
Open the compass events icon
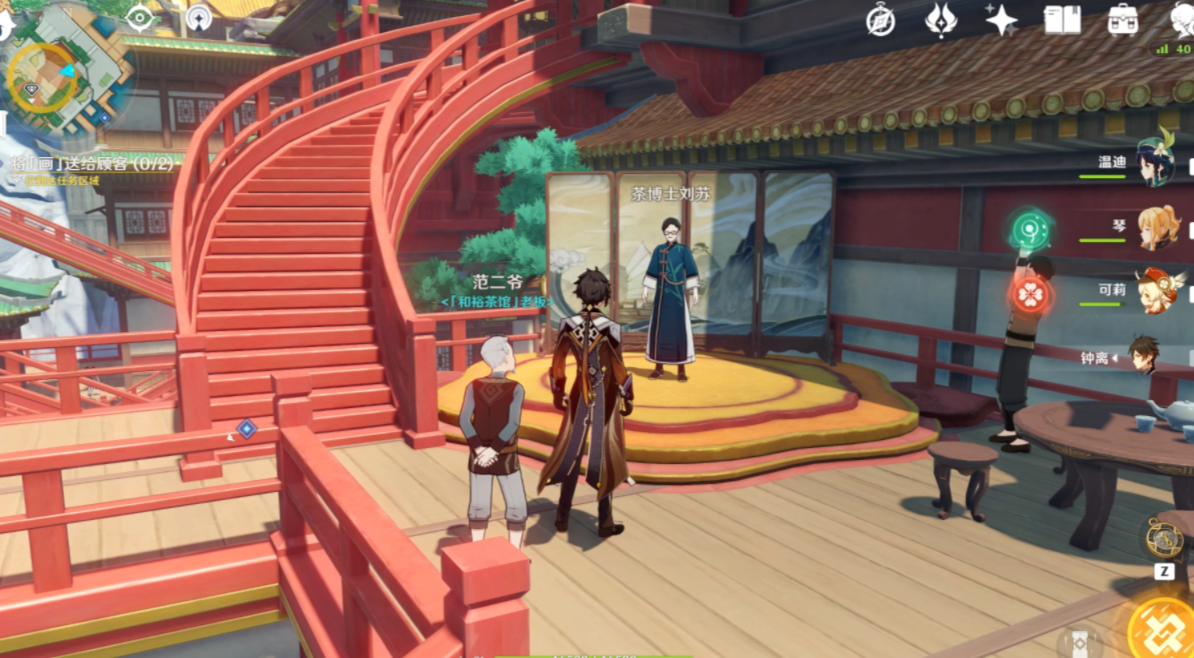point(881,18)
